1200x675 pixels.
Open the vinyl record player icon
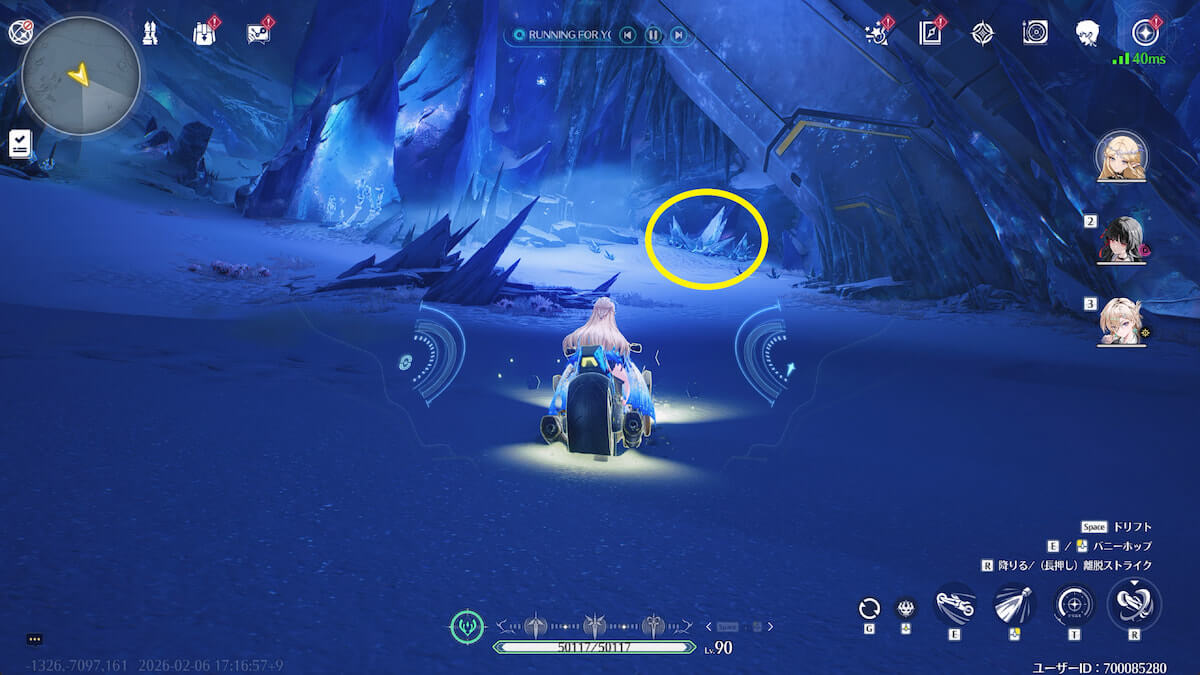pos(1035,33)
